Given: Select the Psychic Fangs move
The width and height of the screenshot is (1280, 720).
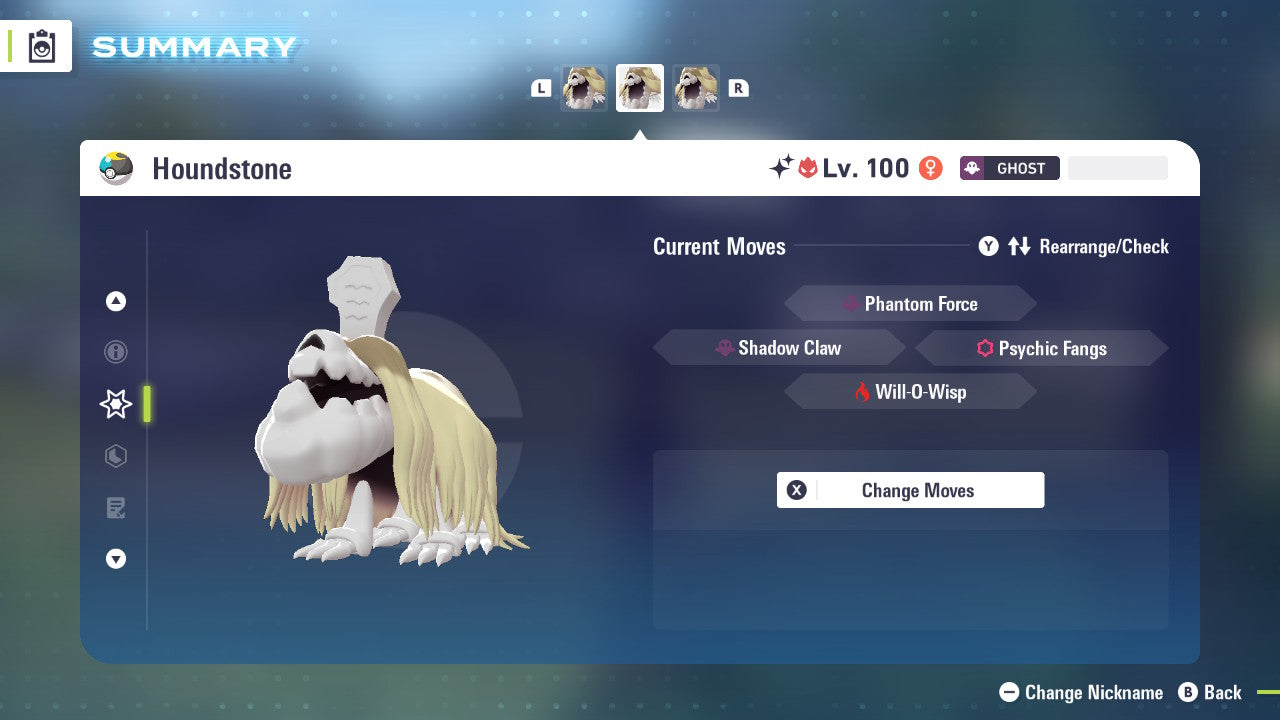Looking at the screenshot, I should pyautogui.click(x=1041, y=348).
